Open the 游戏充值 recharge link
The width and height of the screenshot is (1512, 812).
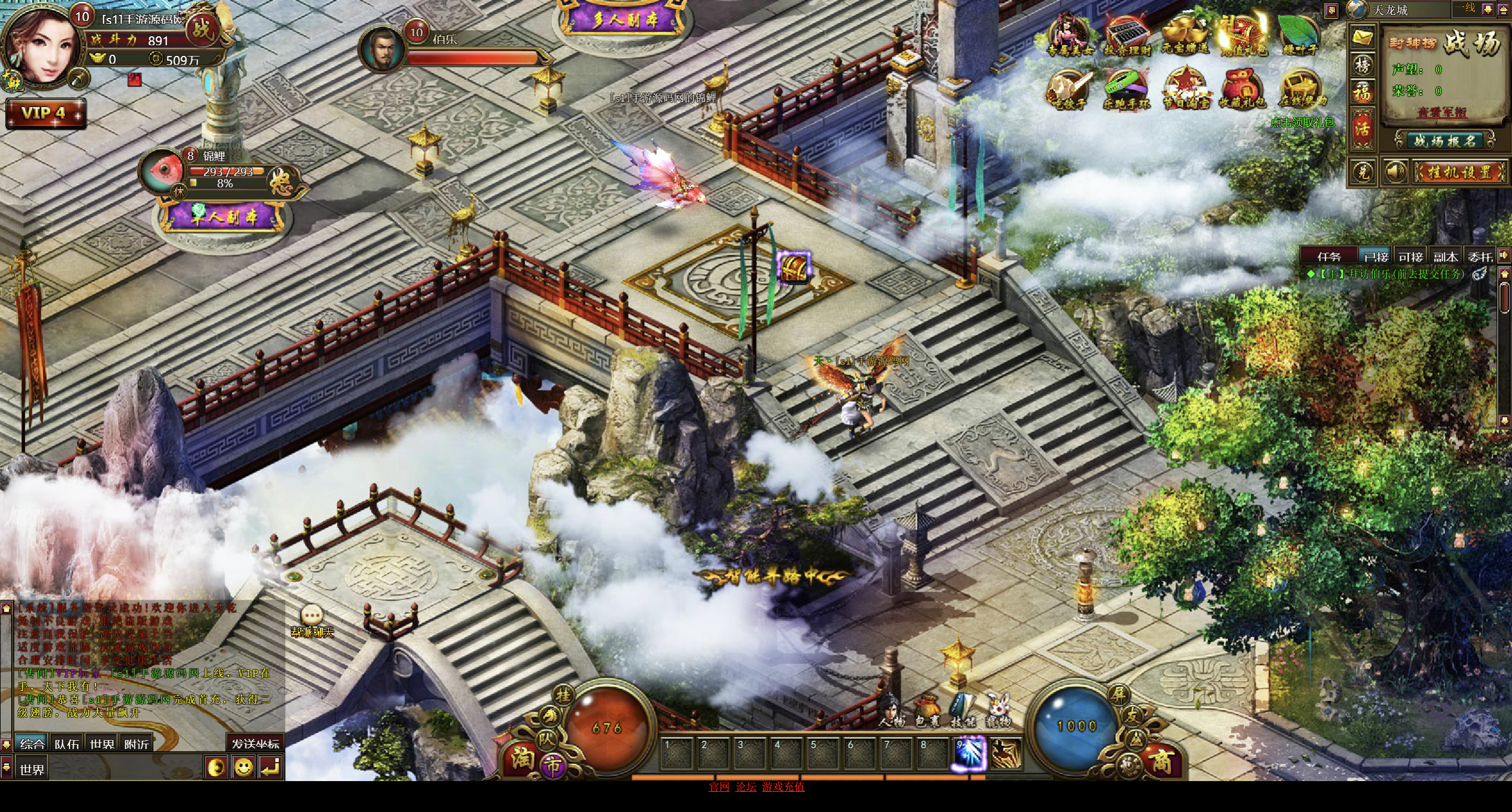click(783, 787)
